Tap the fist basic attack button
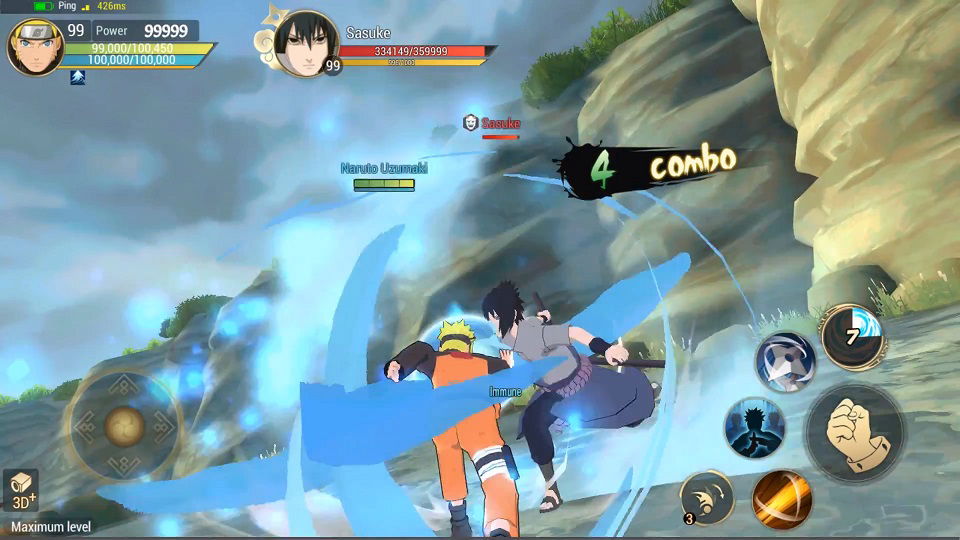960x540 pixels. click(x=854, y=433)
